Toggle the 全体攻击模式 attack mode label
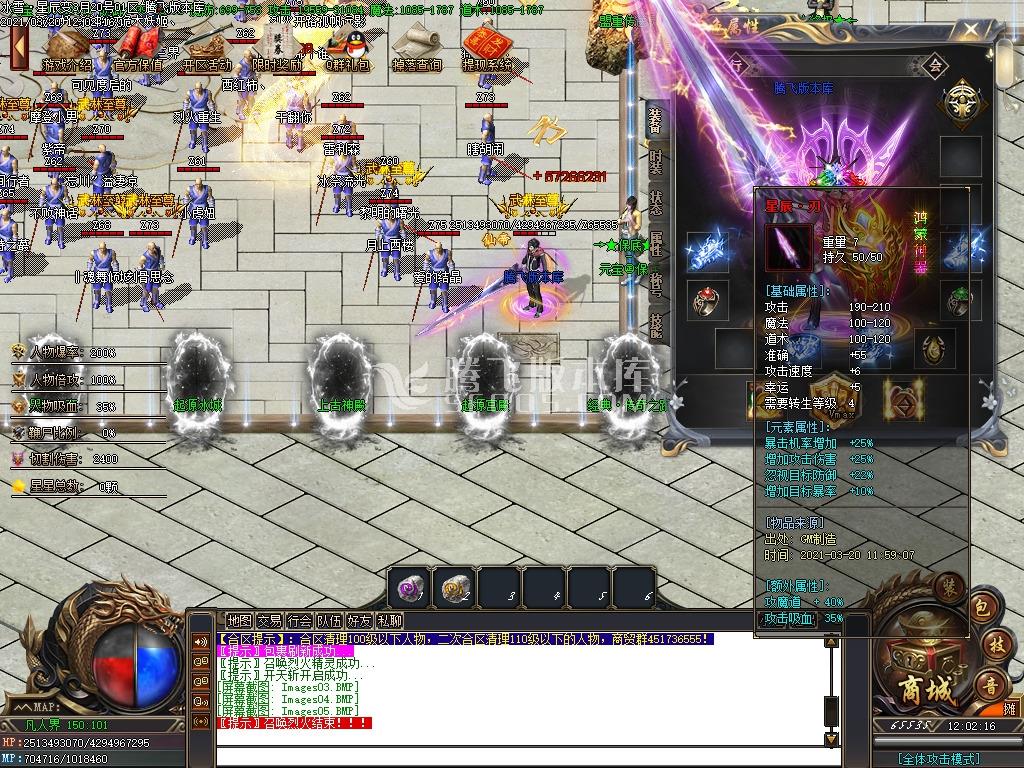Screen dimensions: 1024x768 (x=939, y=759)
